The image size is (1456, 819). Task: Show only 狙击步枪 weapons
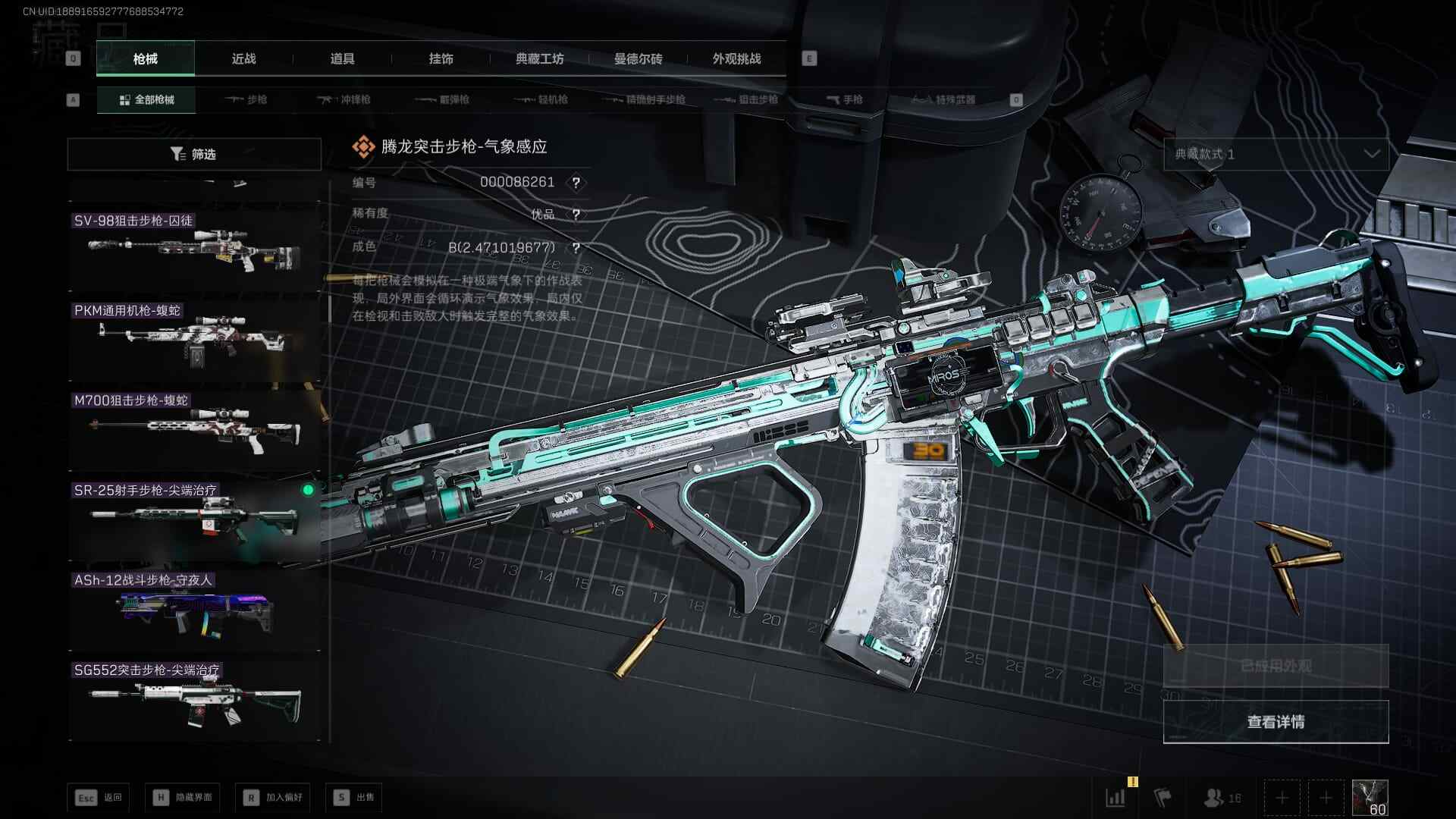point(747,100)
